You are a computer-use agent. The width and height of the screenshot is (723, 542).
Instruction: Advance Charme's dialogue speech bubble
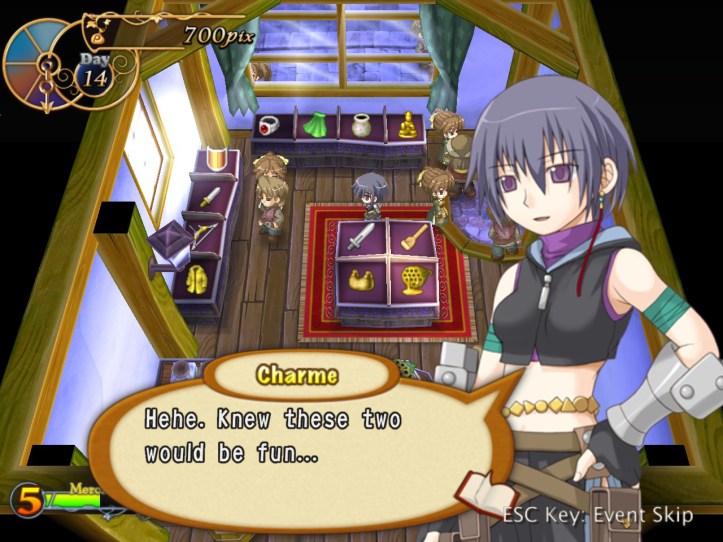point(300,440)
